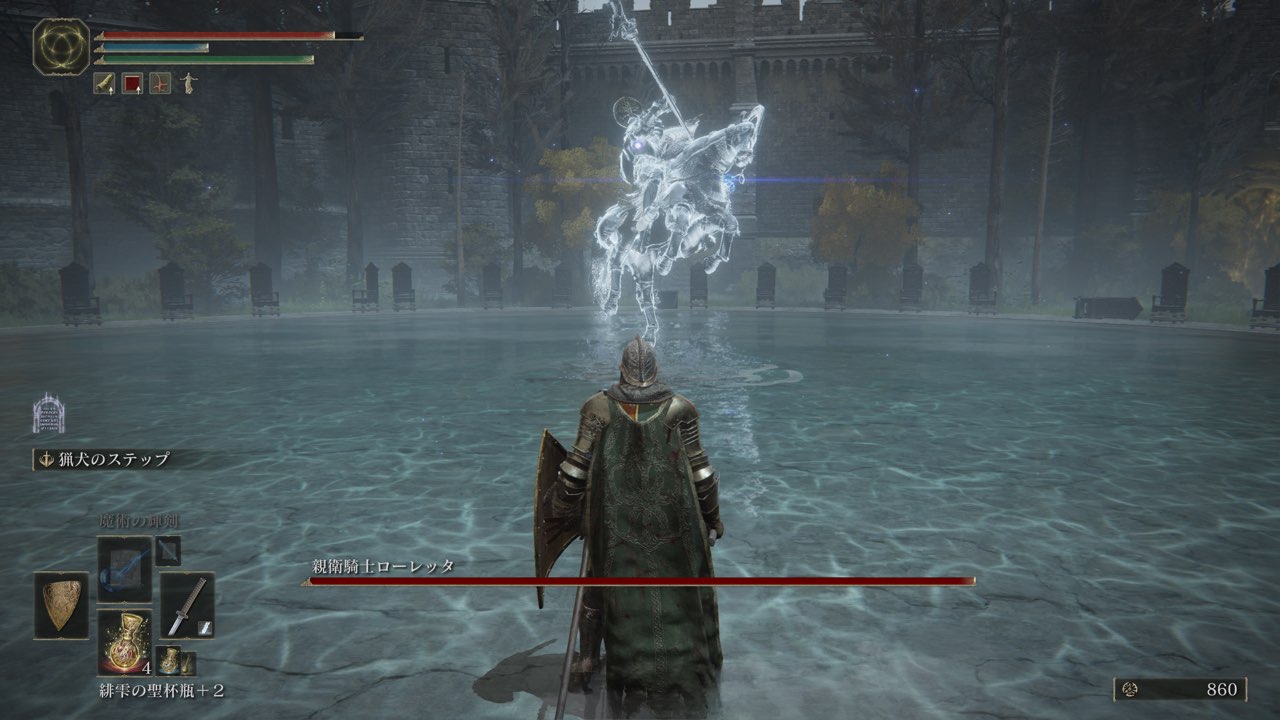Click the statue figure status icon
Viewport: 1280px width, 720px height.
click(x=188, y=83)
